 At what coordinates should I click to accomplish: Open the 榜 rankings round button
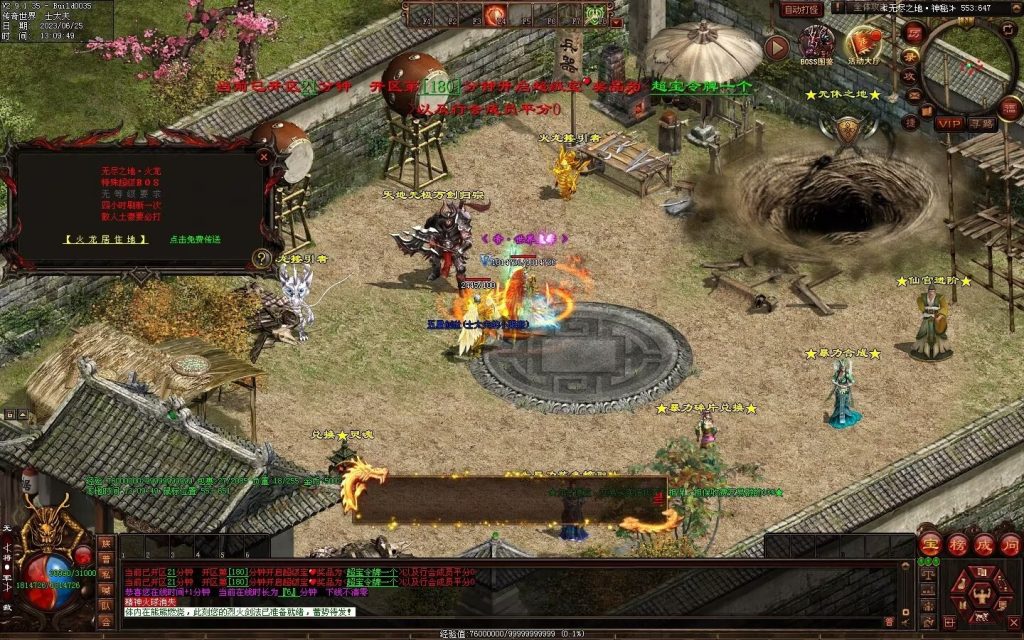pyautogui.click(x=957, y=546)
